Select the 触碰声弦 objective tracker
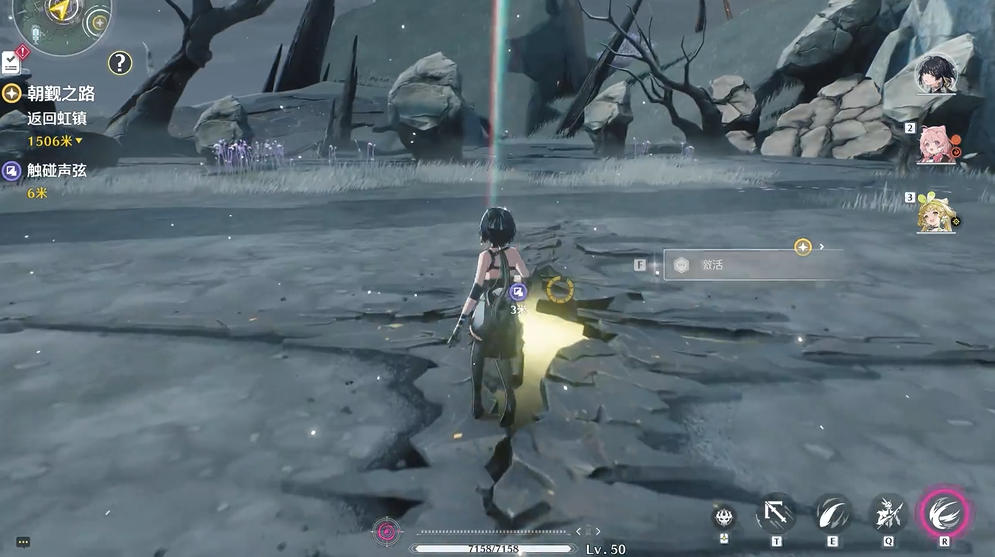995x557 pixels. pos(56,171)
